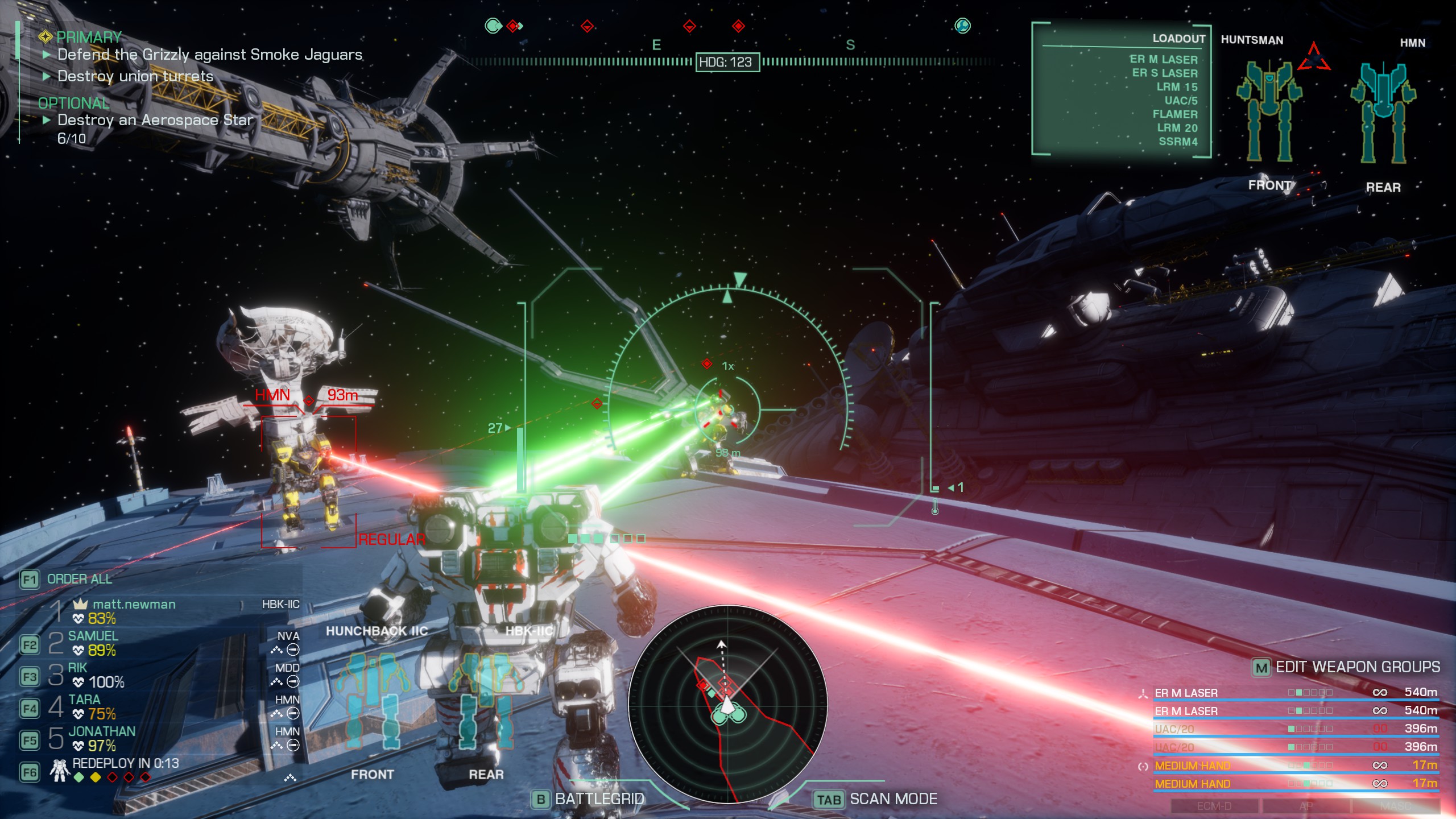
Task: Select lancemate JONATHAN in the squad list
Action: 102,732
